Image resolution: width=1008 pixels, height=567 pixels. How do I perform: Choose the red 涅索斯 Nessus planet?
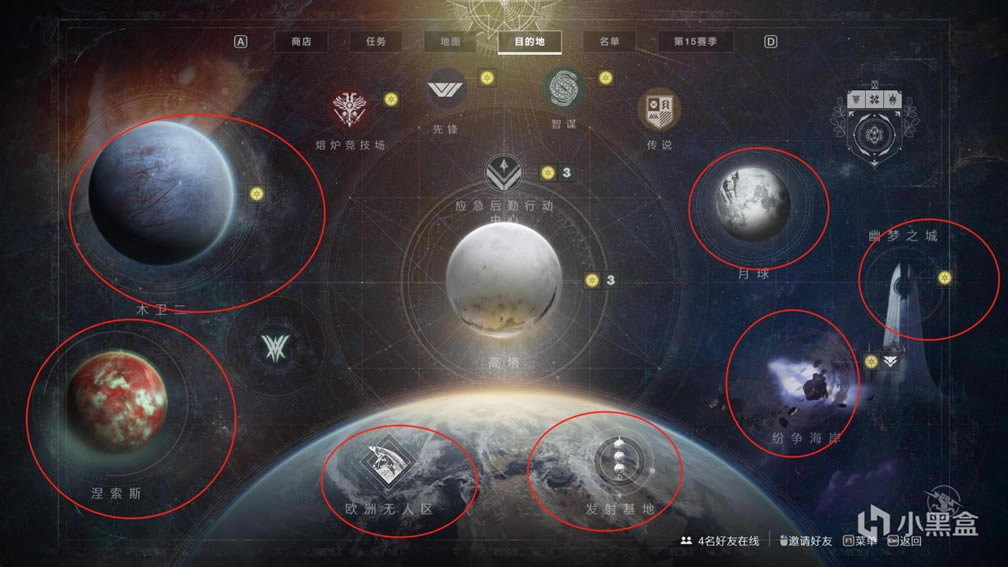point(116,400)
